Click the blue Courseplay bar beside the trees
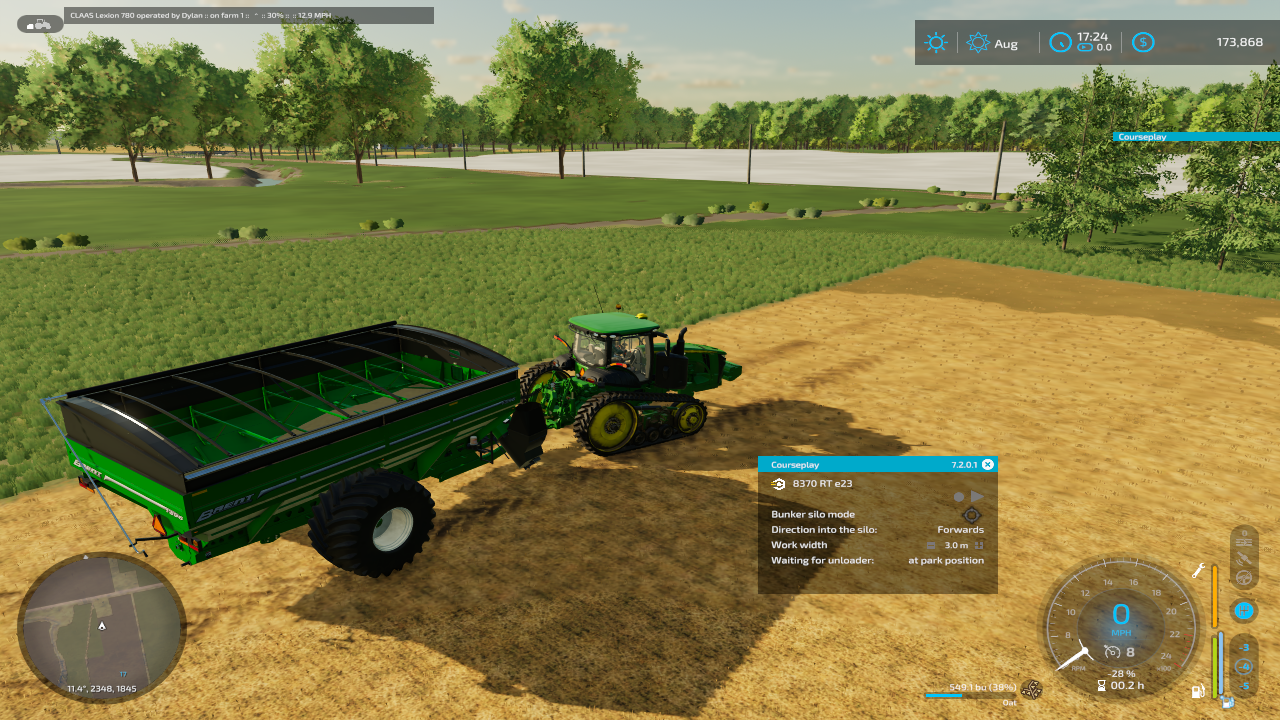Image resolution: width=1280 pixels, height=720 pixels. click(1195, 137)
